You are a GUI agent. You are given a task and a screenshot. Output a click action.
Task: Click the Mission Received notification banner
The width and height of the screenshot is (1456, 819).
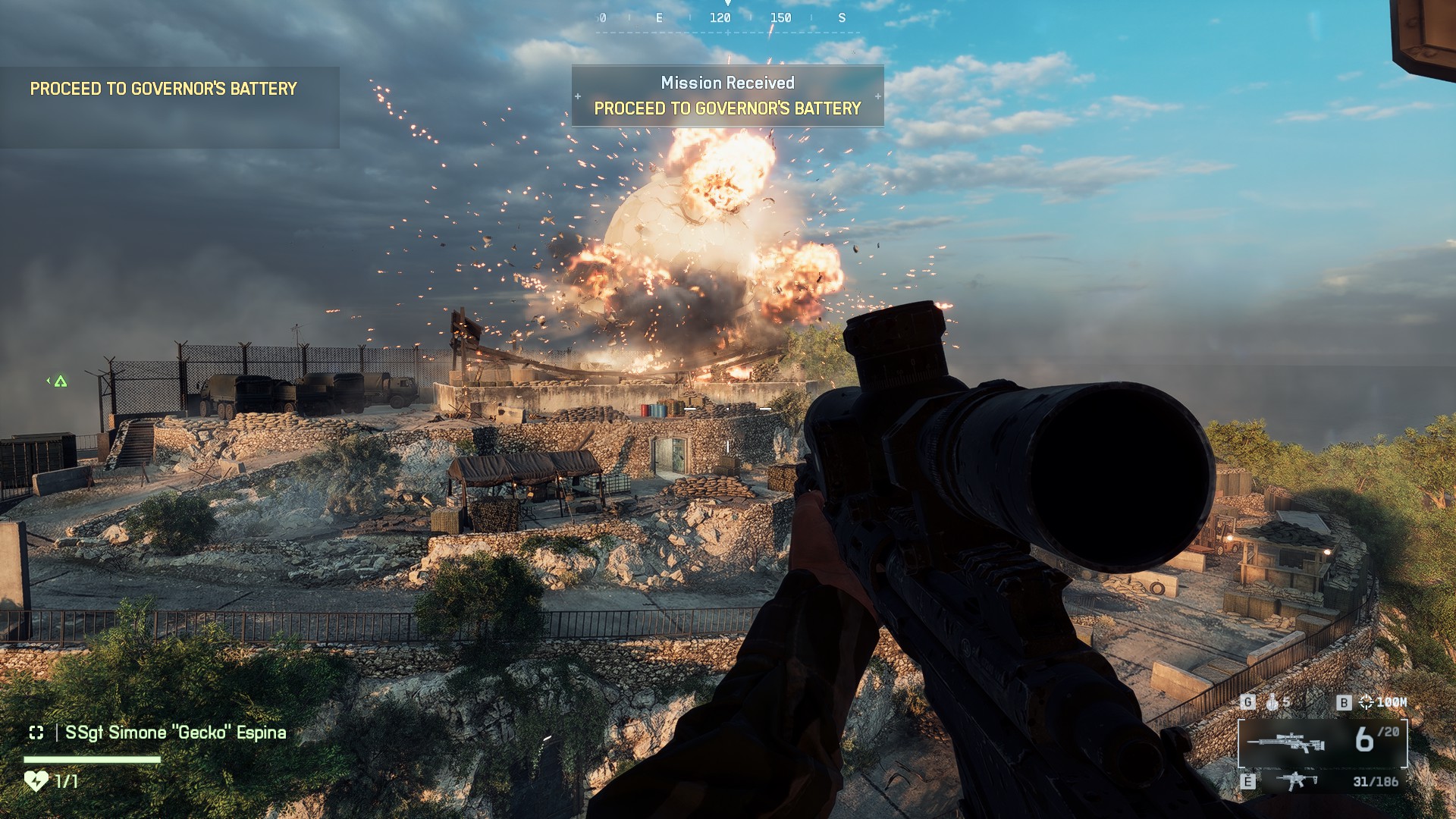click(x=727, y=96)
